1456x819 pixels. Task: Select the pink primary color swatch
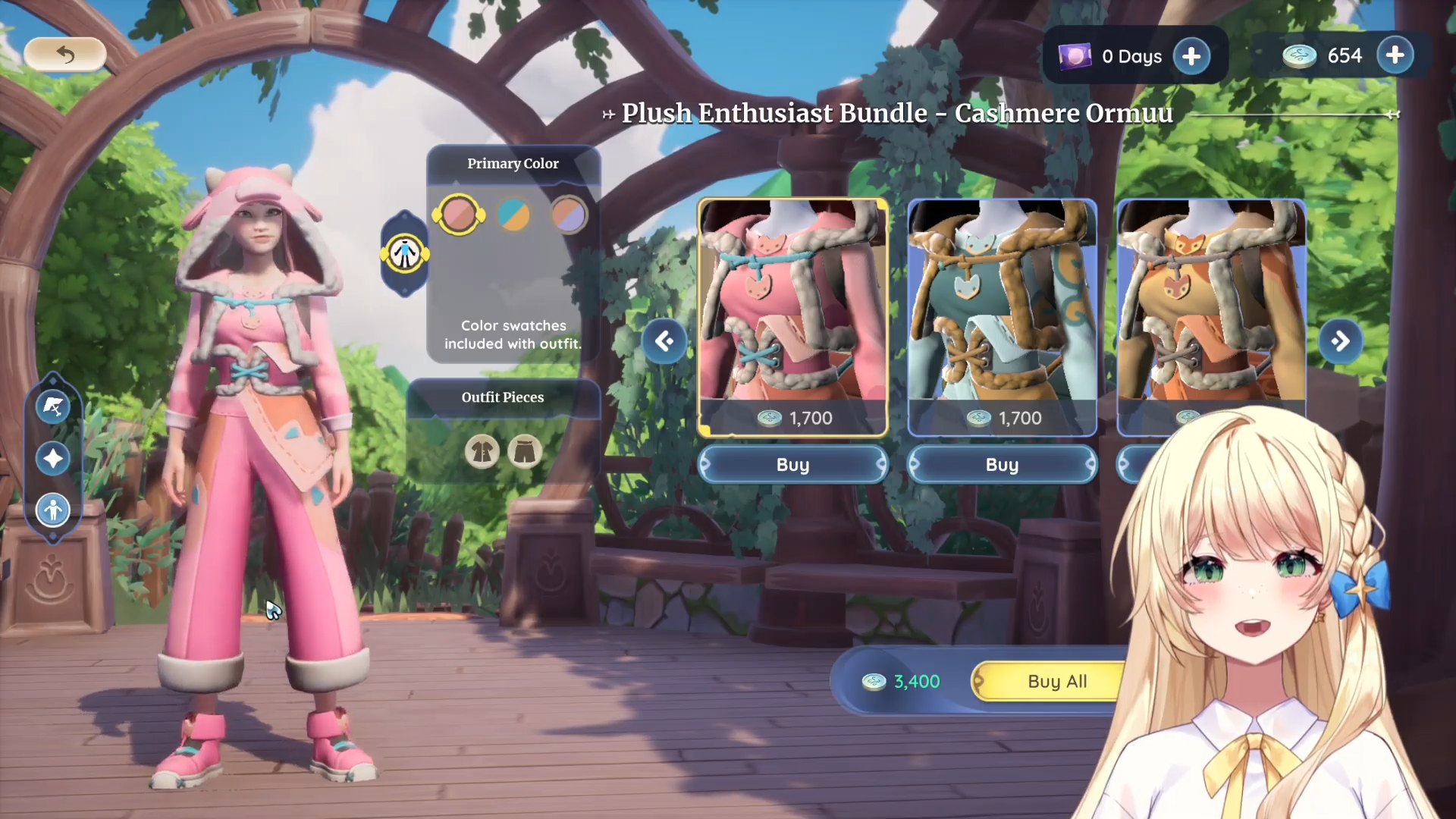(458, 215)
